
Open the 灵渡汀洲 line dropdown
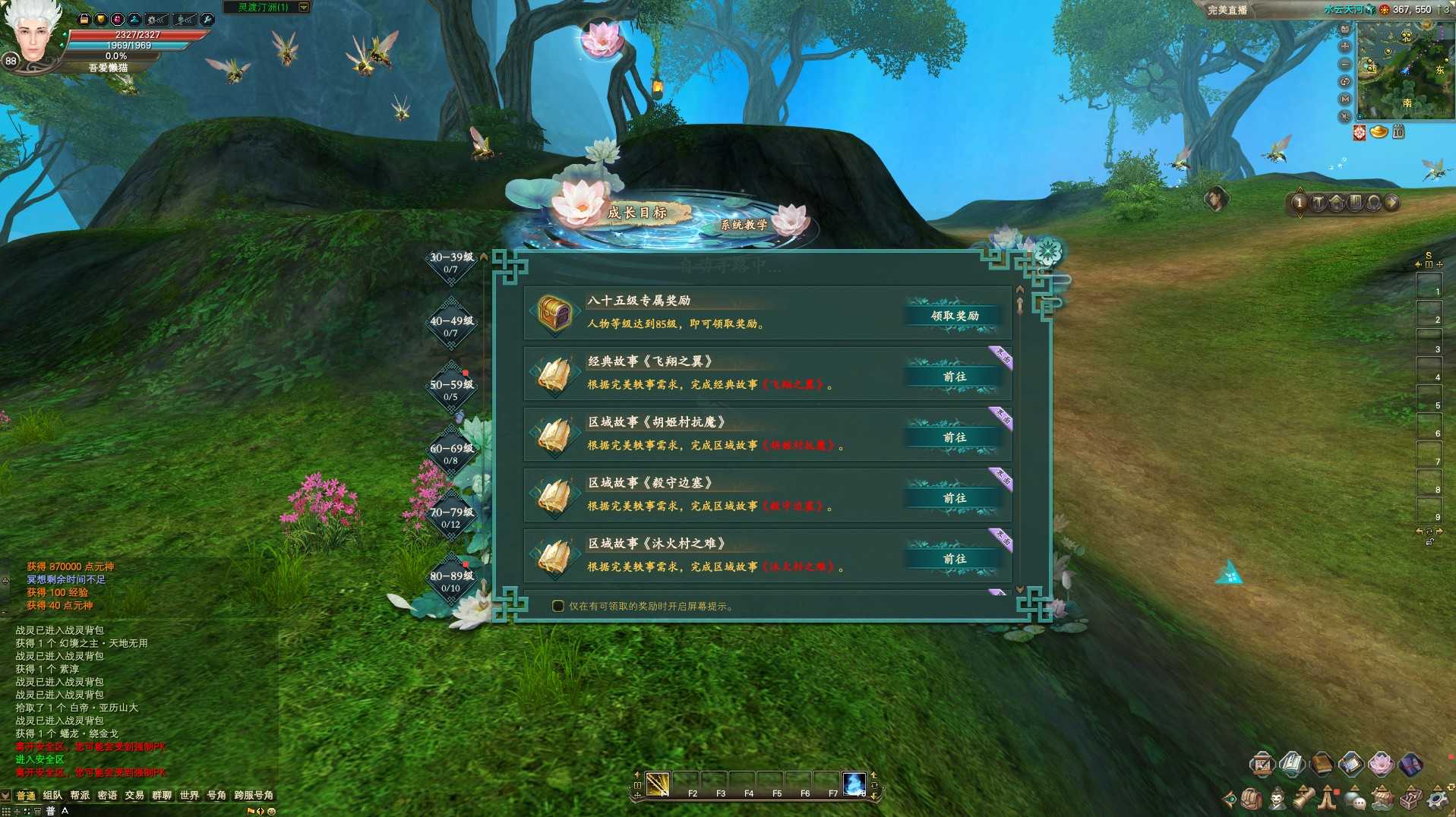304,8
